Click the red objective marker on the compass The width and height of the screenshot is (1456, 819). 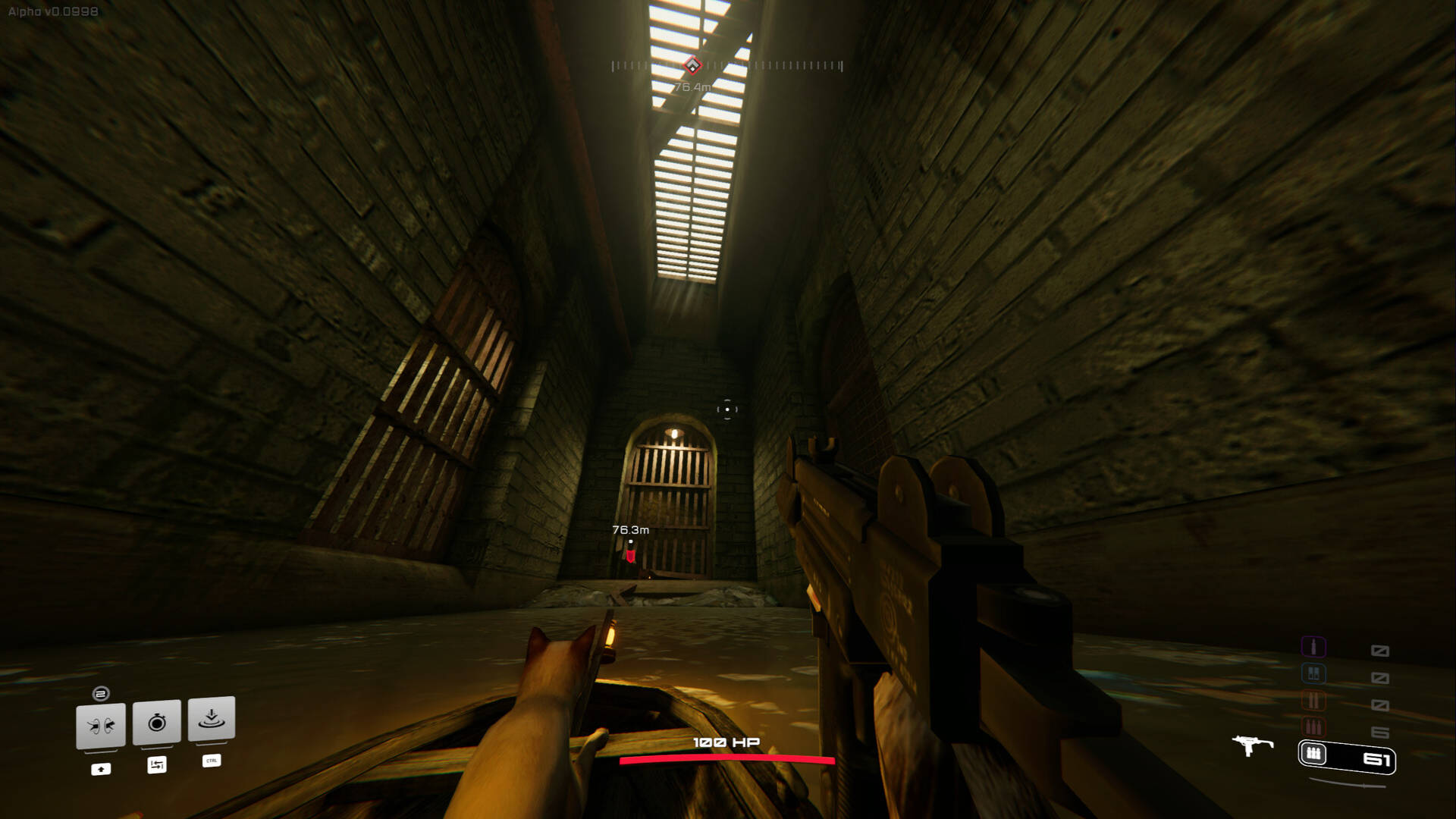692,66
